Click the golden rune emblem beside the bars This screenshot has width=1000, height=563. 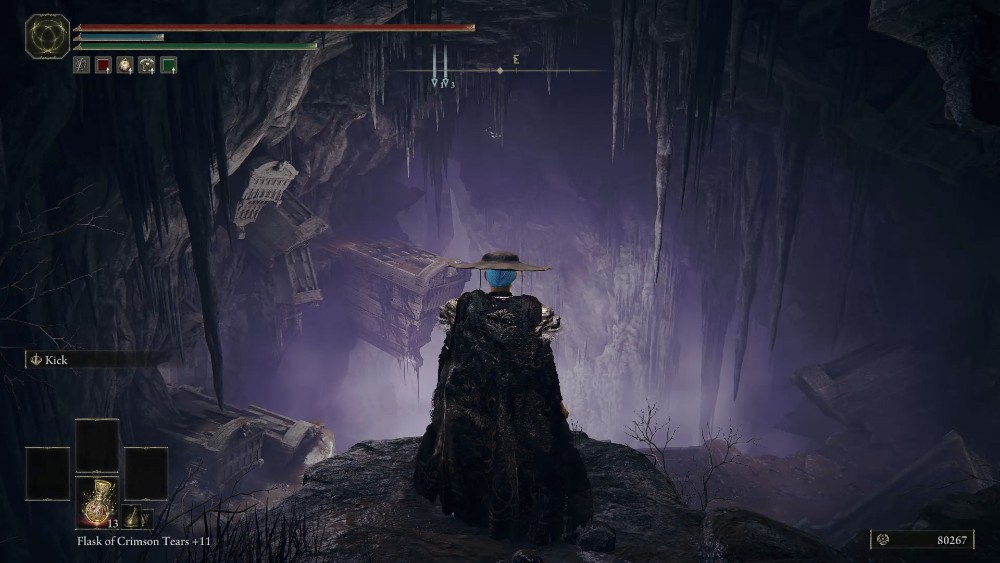click(x=47, y=36)
